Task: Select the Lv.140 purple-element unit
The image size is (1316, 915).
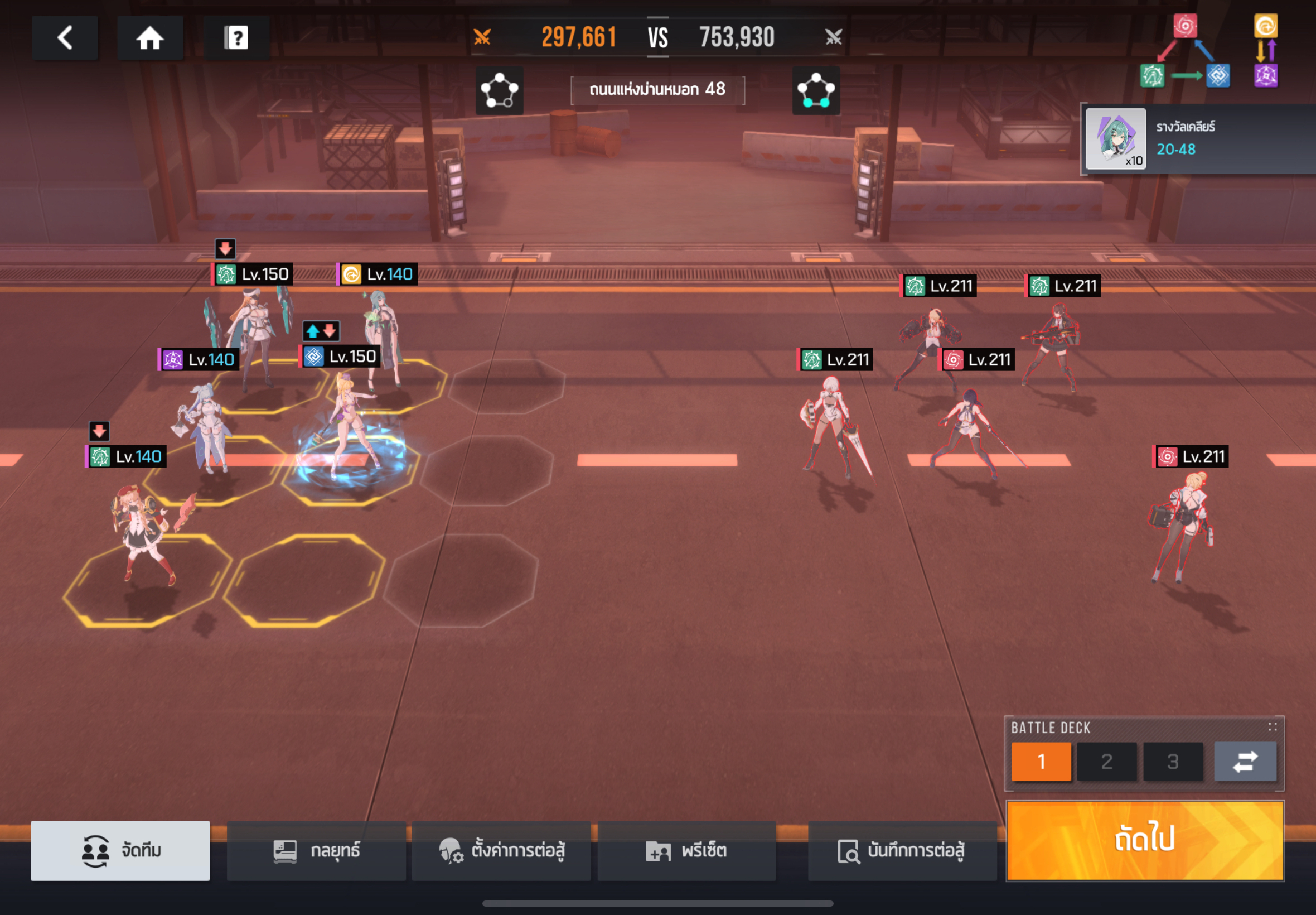Action: click(x=204, y=424)
